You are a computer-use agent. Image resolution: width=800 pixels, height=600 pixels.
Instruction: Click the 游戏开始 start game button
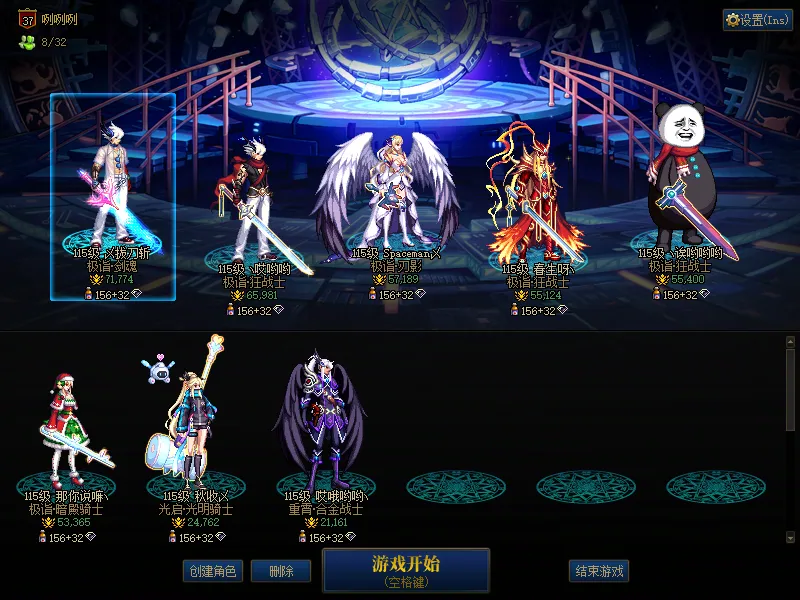[405, 570]
